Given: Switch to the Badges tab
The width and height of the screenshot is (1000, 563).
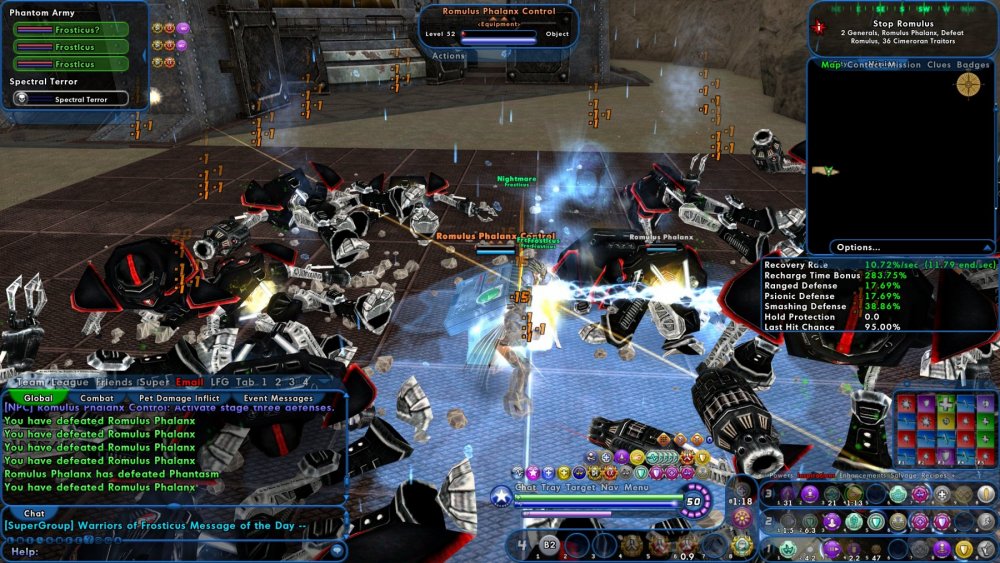Looking at the screenshot, I should 973,65.
